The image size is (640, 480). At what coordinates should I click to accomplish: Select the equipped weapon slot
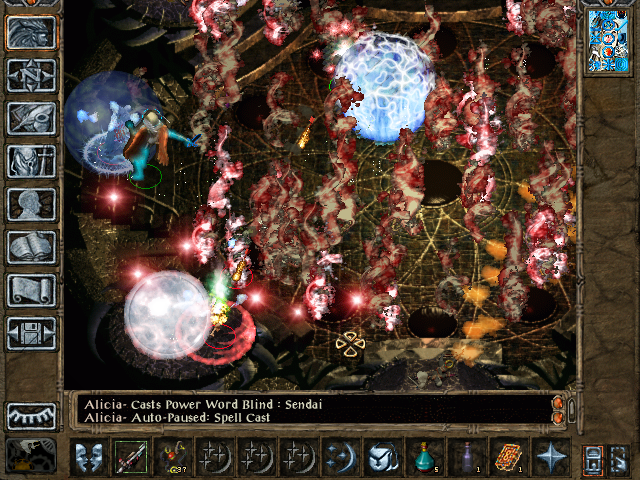coord(130,457)
